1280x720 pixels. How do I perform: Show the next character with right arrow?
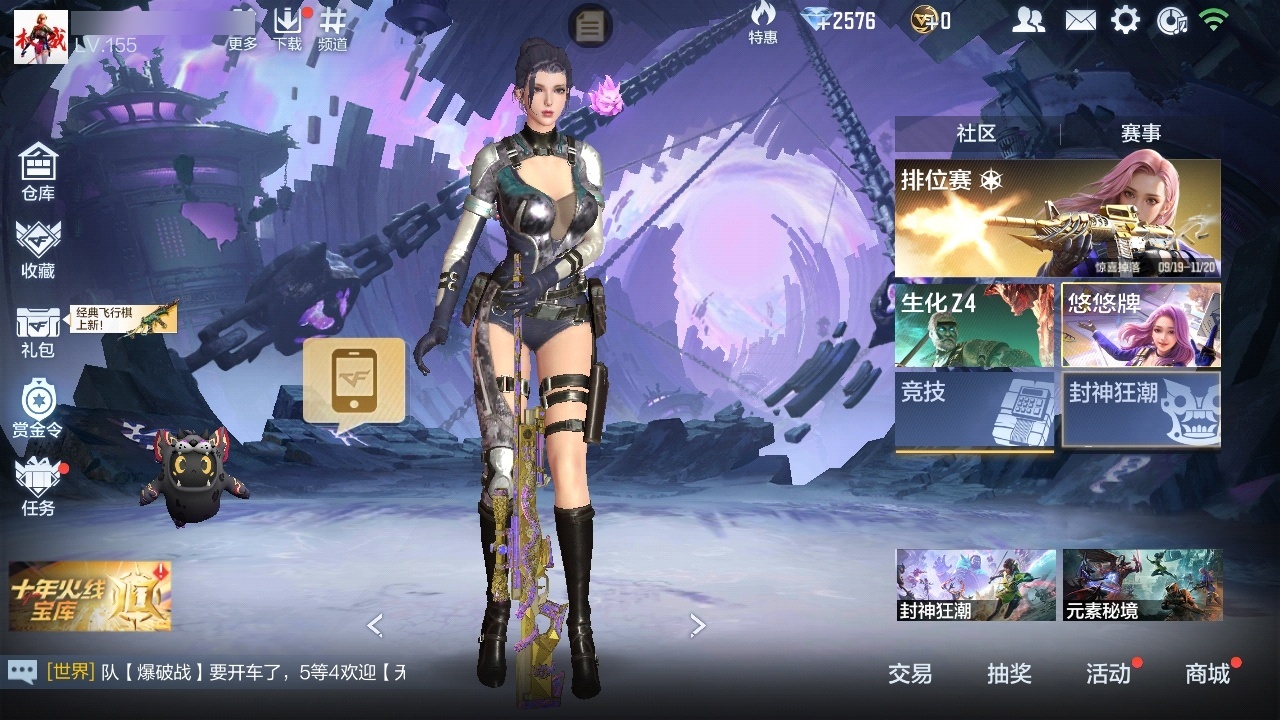pos(698,626)
